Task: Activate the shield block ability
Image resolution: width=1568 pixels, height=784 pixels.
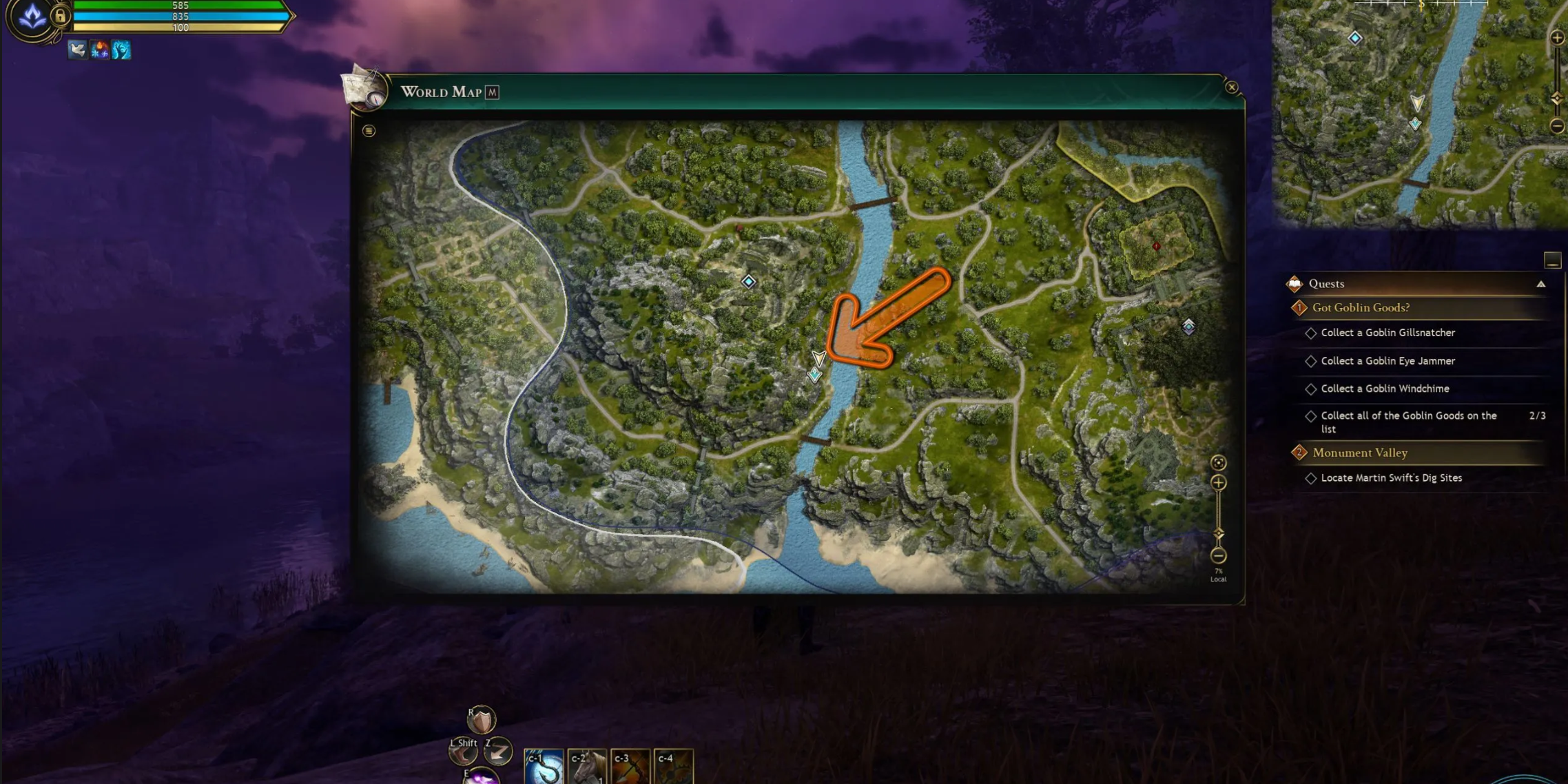Action: (x=481, y=721)
